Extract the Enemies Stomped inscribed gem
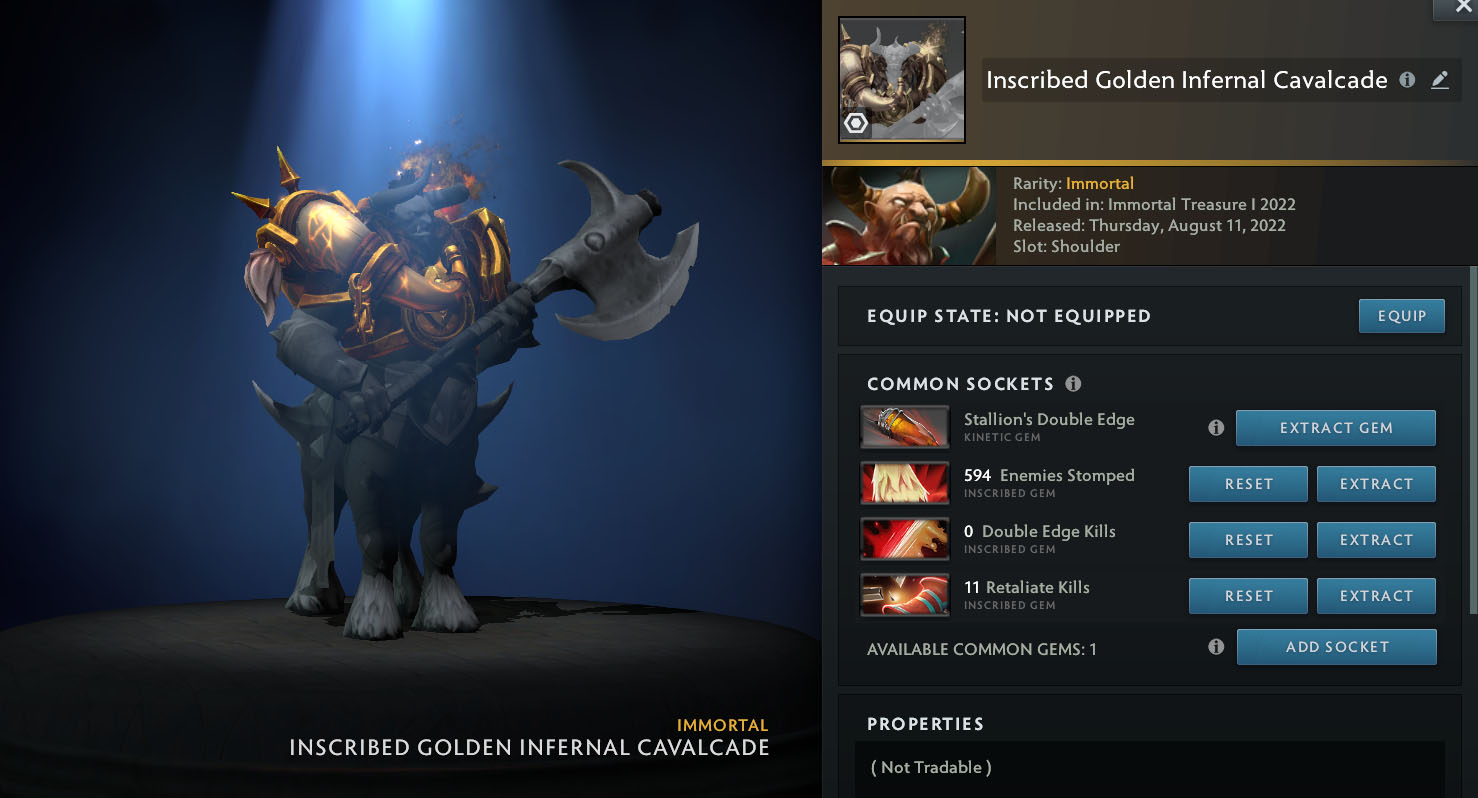The image size is (1478, 798). tap(1375, 484)
